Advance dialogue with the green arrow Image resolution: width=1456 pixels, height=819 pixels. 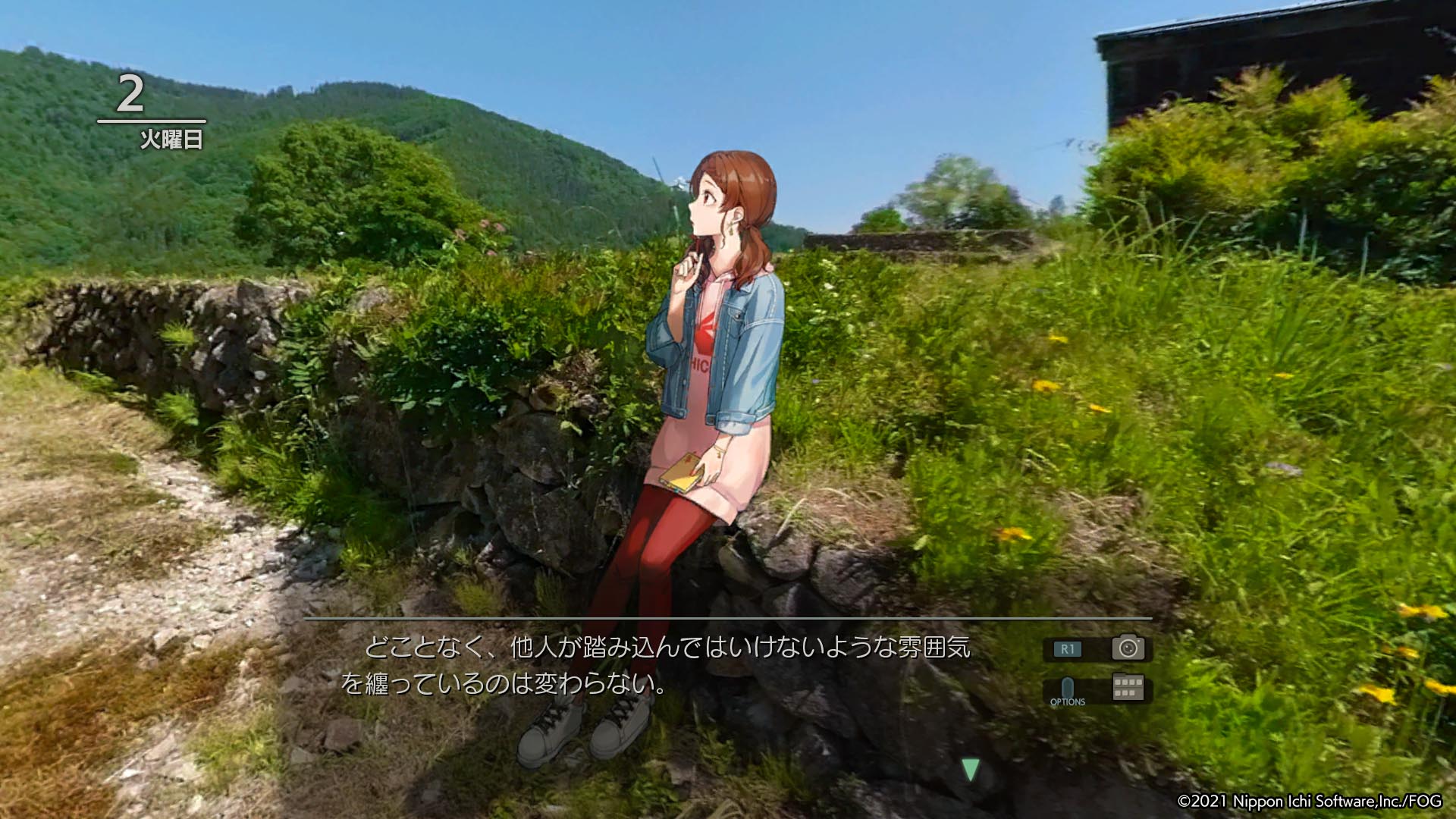tap(970, 770)
